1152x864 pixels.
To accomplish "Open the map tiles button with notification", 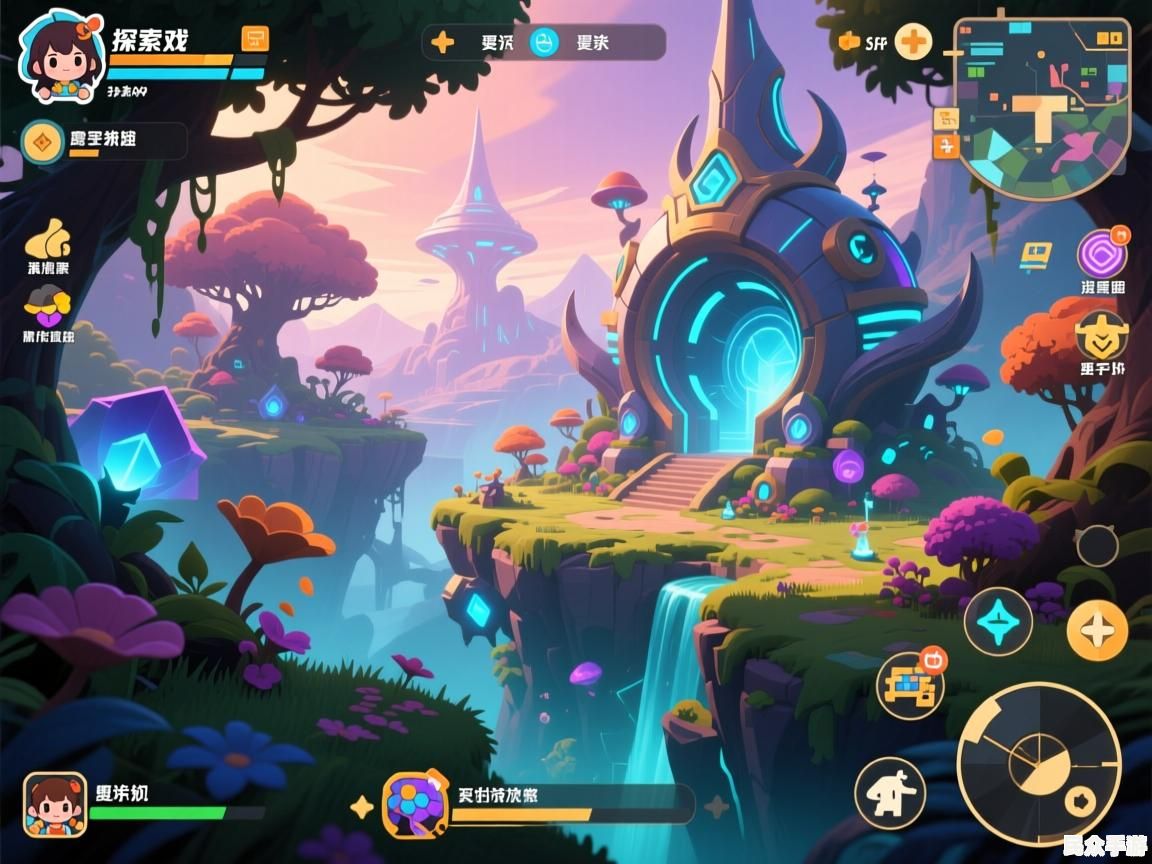I will point(910,685).
